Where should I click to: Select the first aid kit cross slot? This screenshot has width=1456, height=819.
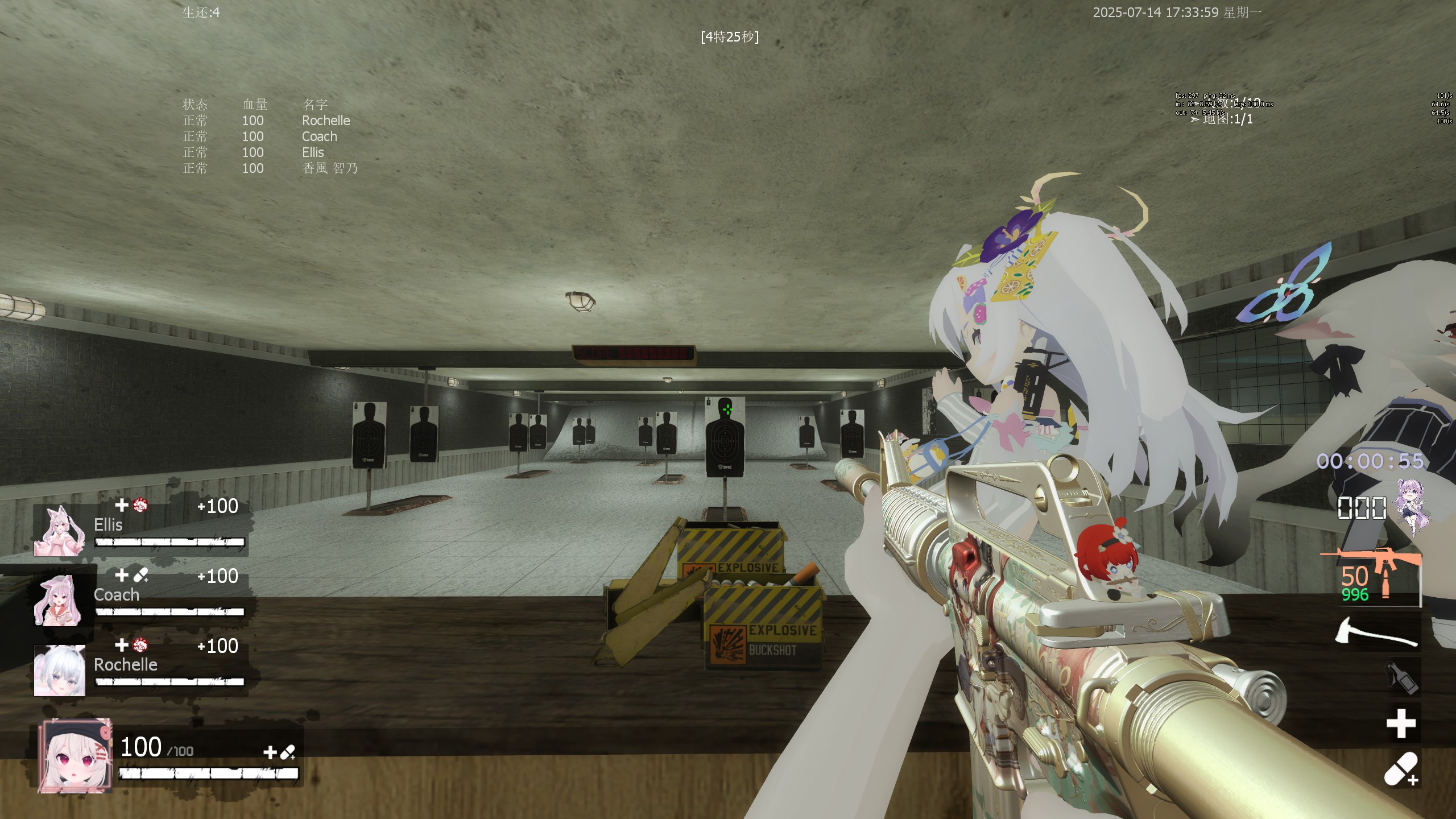1400,723
